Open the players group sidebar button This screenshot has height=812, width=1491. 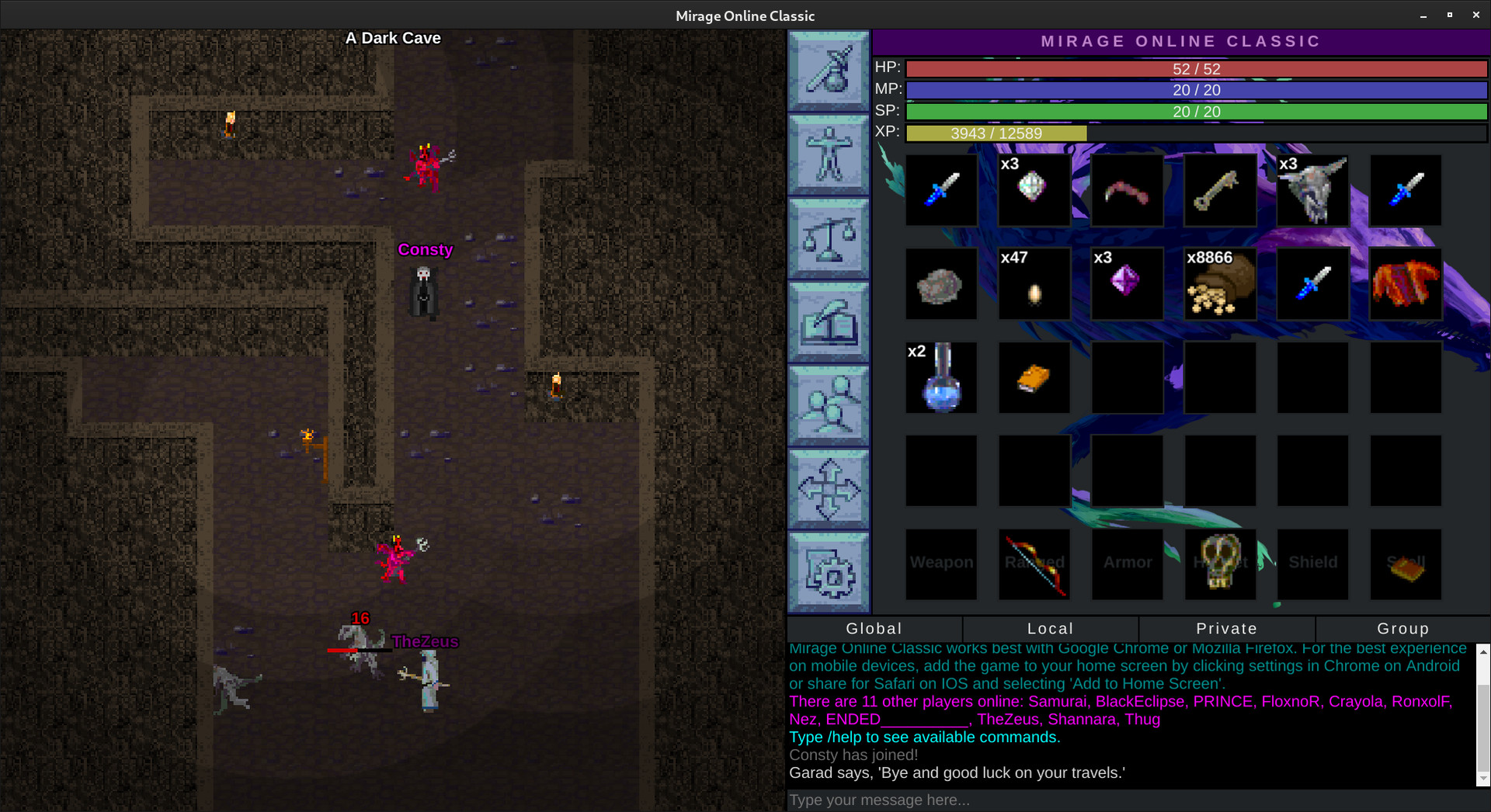(x=829, y=405)
